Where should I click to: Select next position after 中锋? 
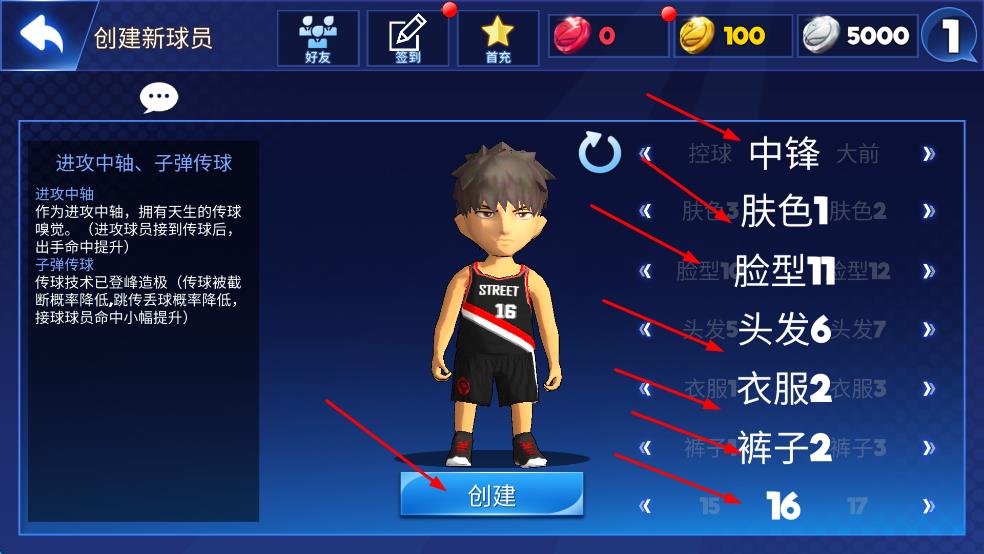tap(929, 154)
